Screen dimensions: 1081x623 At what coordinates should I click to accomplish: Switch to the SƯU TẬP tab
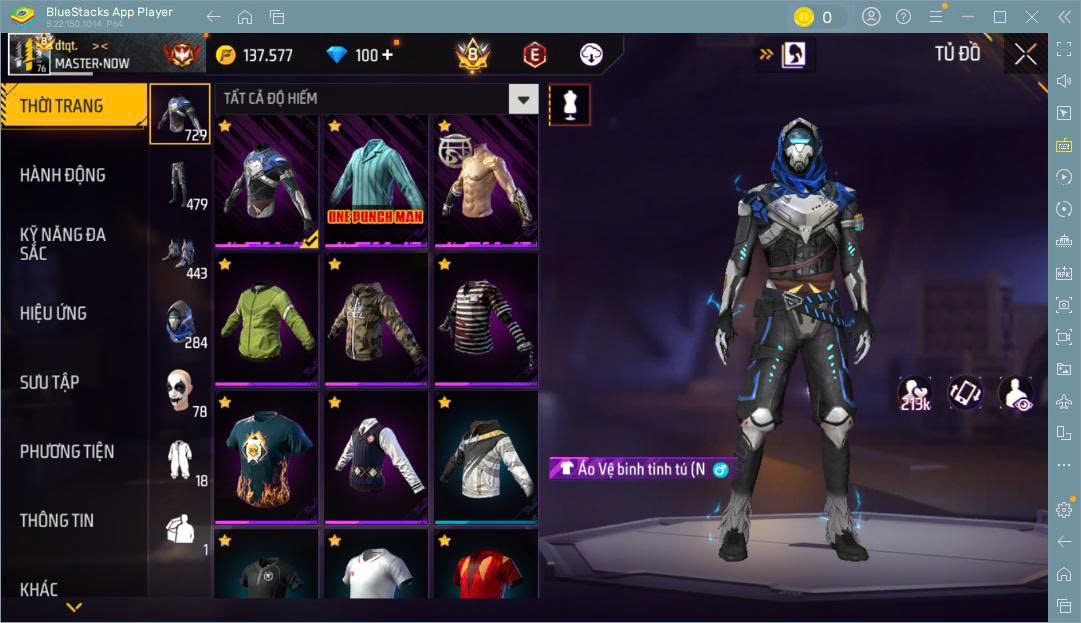pyautogui.click(x=50, y=382)
